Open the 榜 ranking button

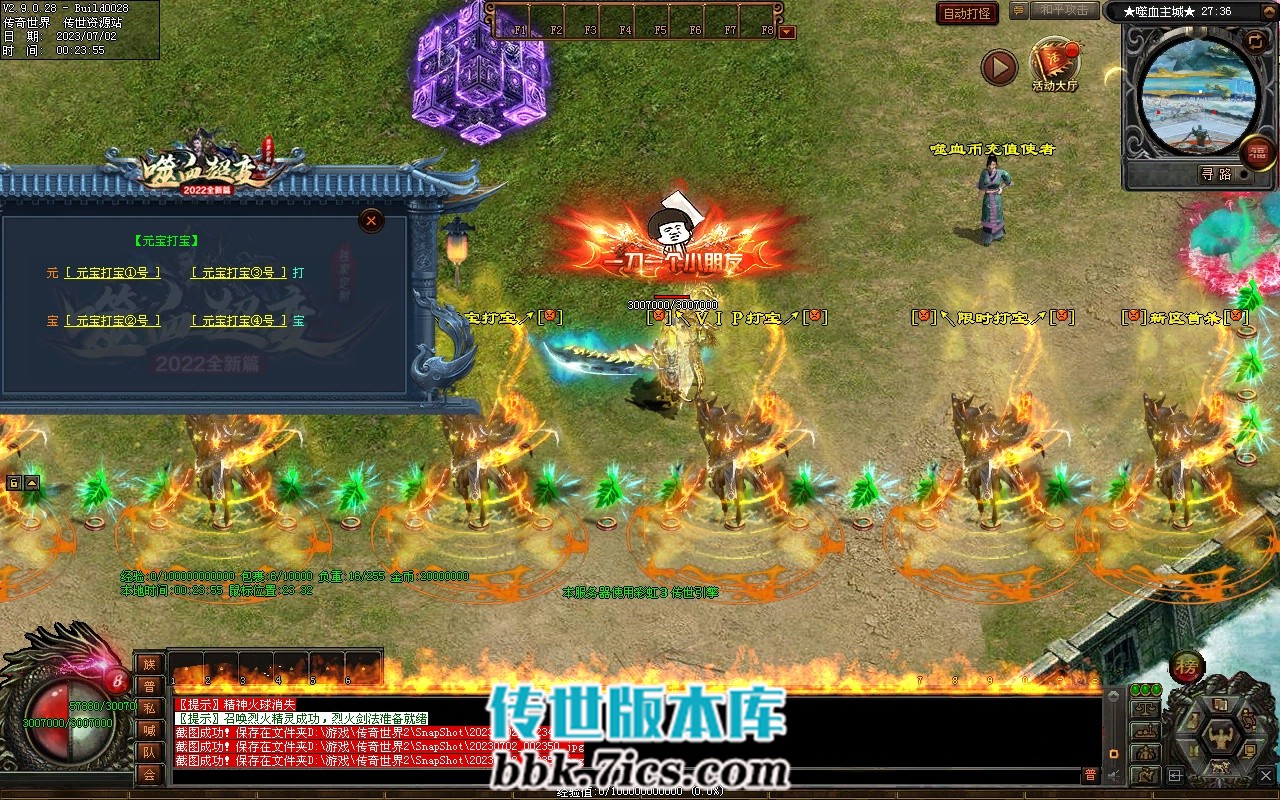(1187, 666)
